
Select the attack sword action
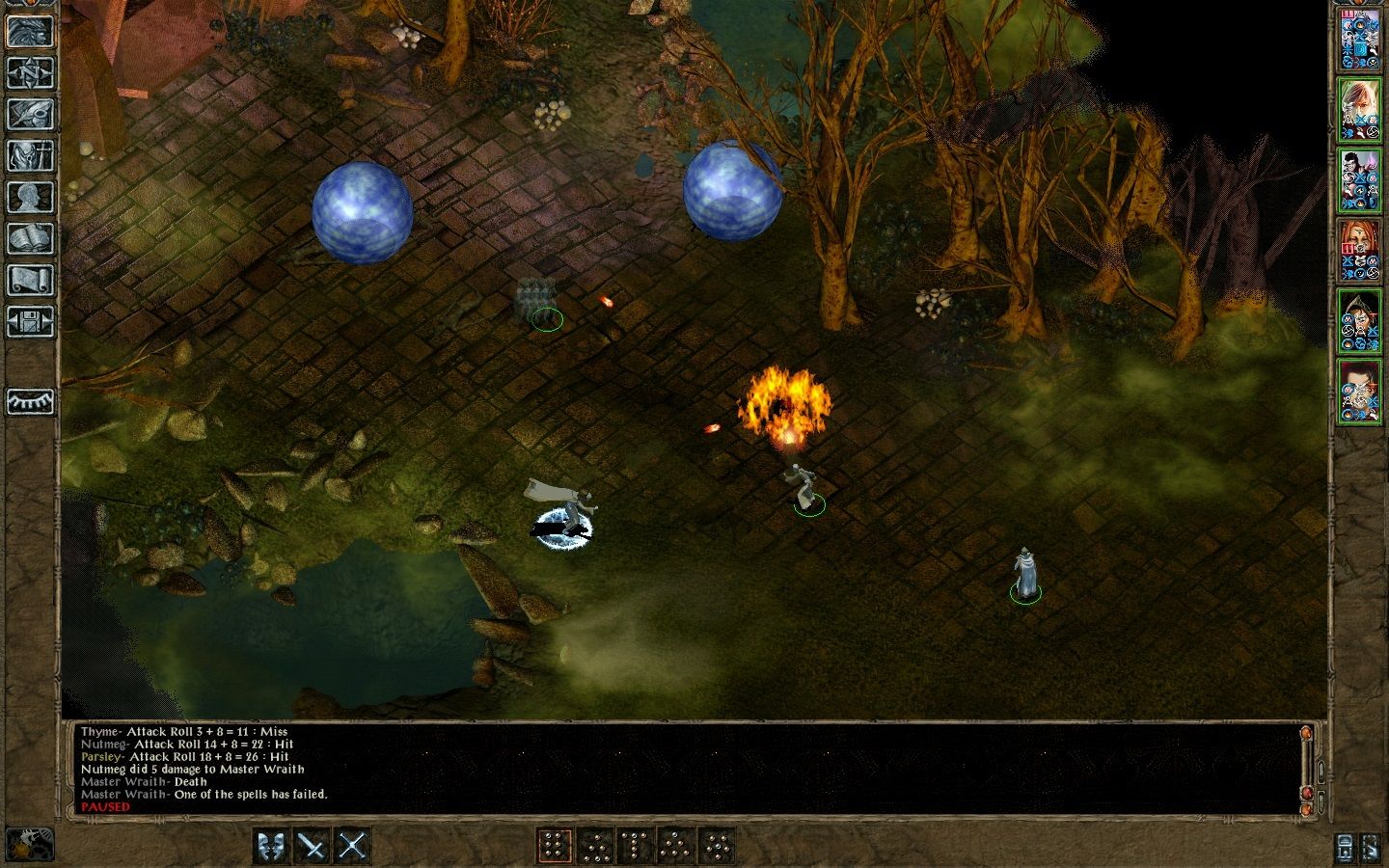coord(311,845)
